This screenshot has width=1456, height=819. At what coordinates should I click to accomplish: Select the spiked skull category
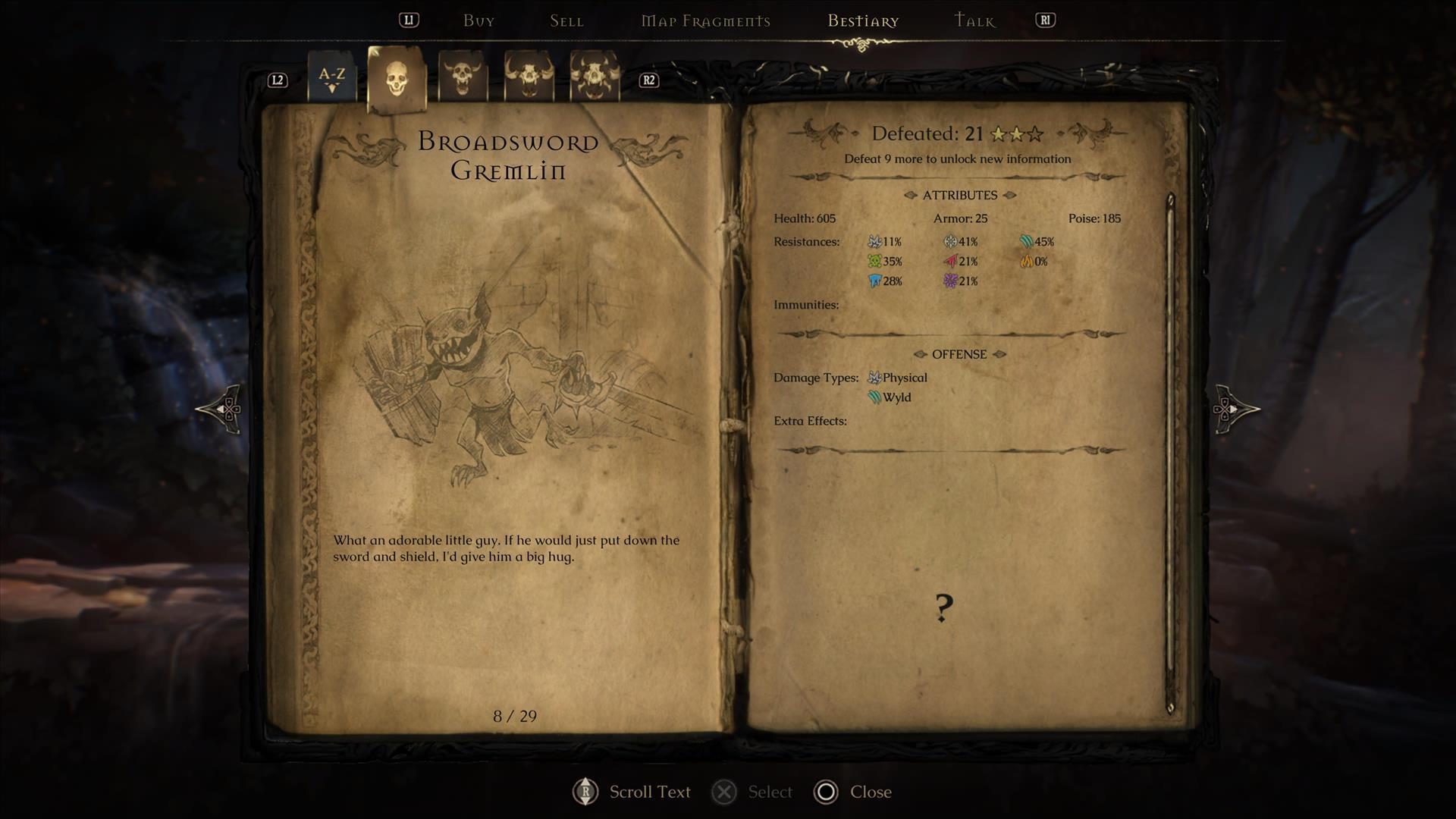(x=594, y=77)
